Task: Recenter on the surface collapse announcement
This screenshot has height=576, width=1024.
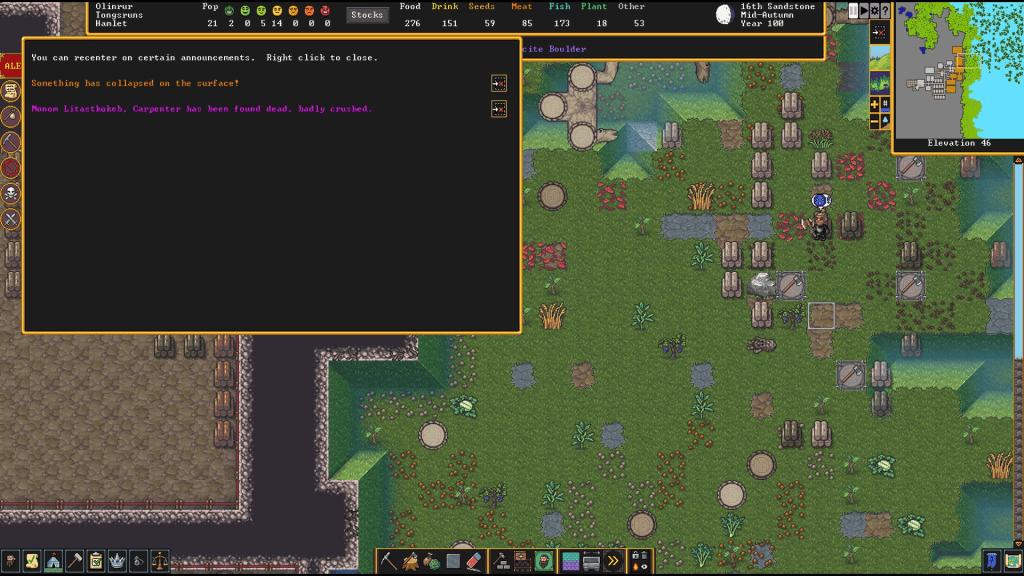Action: coord(499,83)
